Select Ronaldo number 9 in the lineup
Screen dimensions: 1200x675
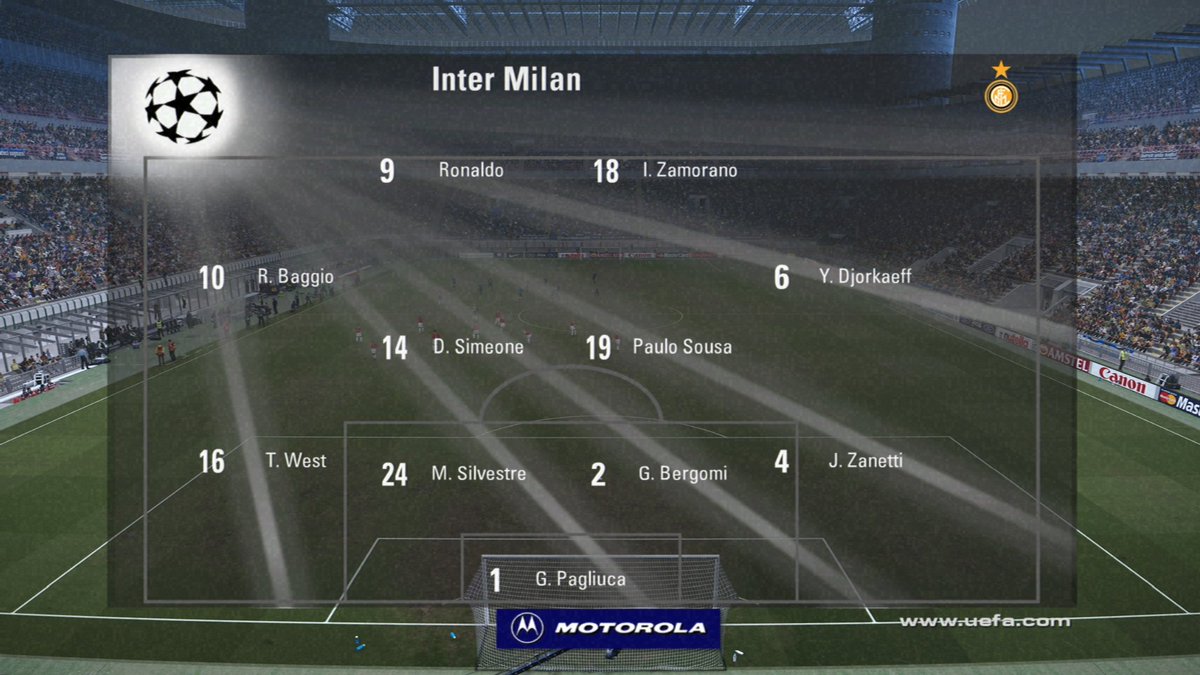pyautogui.click(x=470, y=171)
